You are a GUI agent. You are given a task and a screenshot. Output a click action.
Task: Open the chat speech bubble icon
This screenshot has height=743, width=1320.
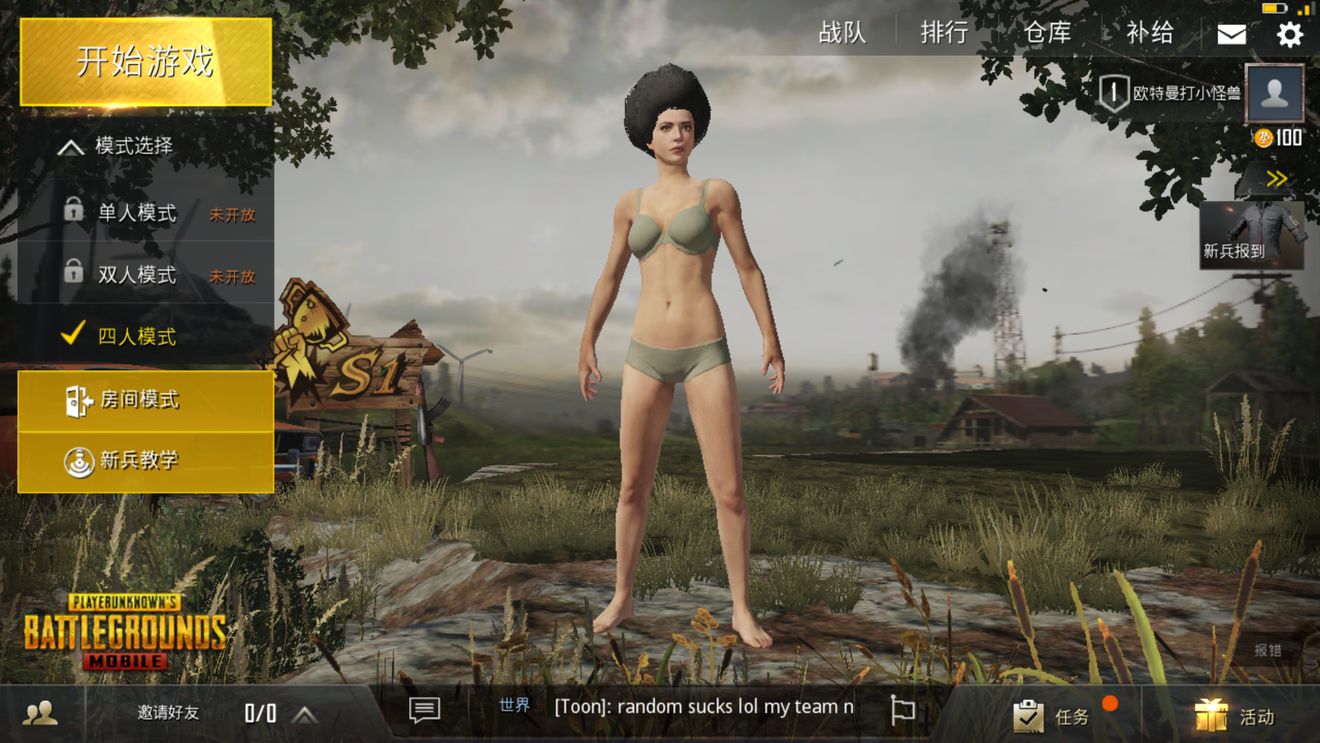tap(424, 710)
